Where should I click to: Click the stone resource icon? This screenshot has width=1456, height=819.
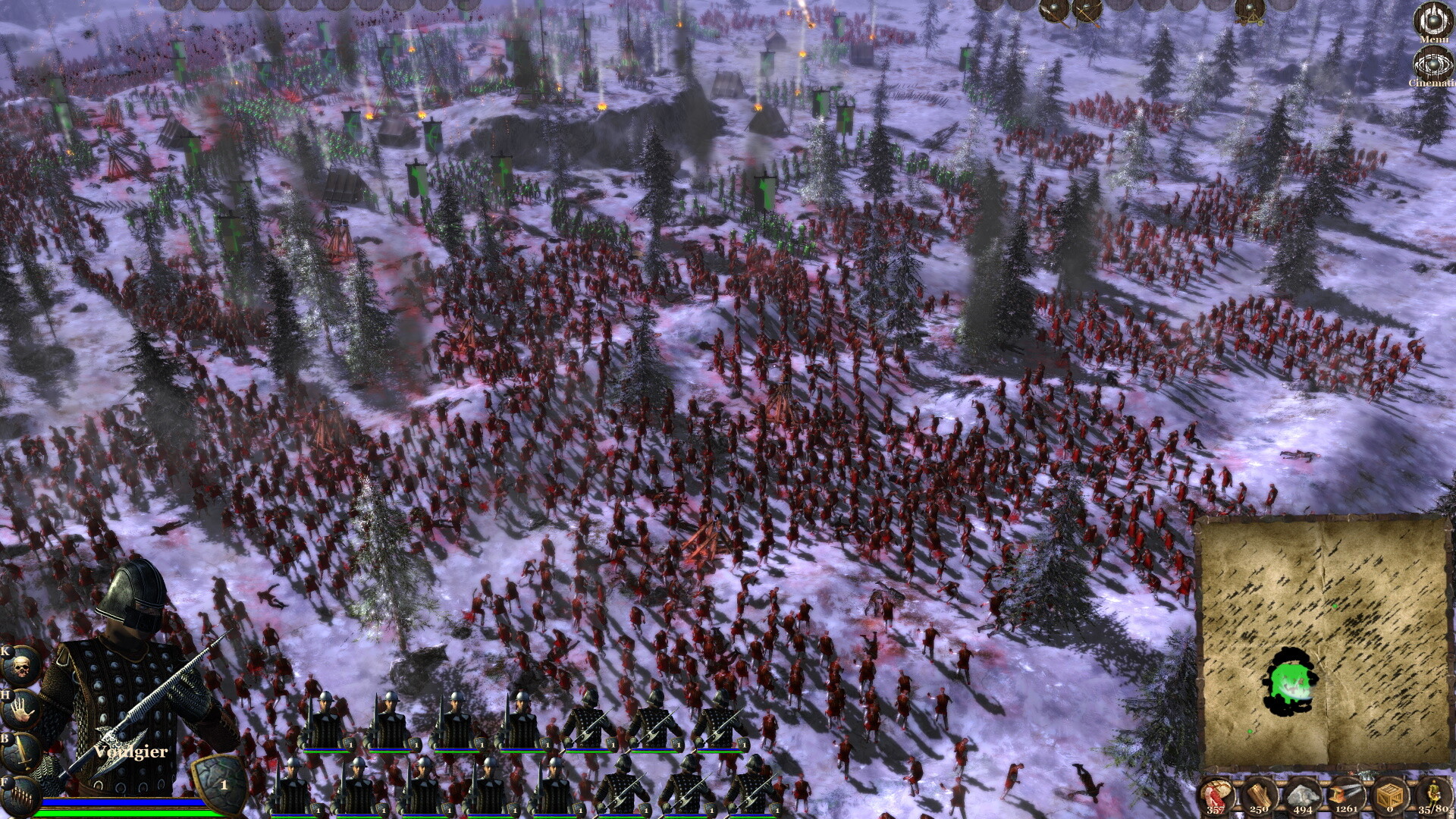[x=1303, y=795]
